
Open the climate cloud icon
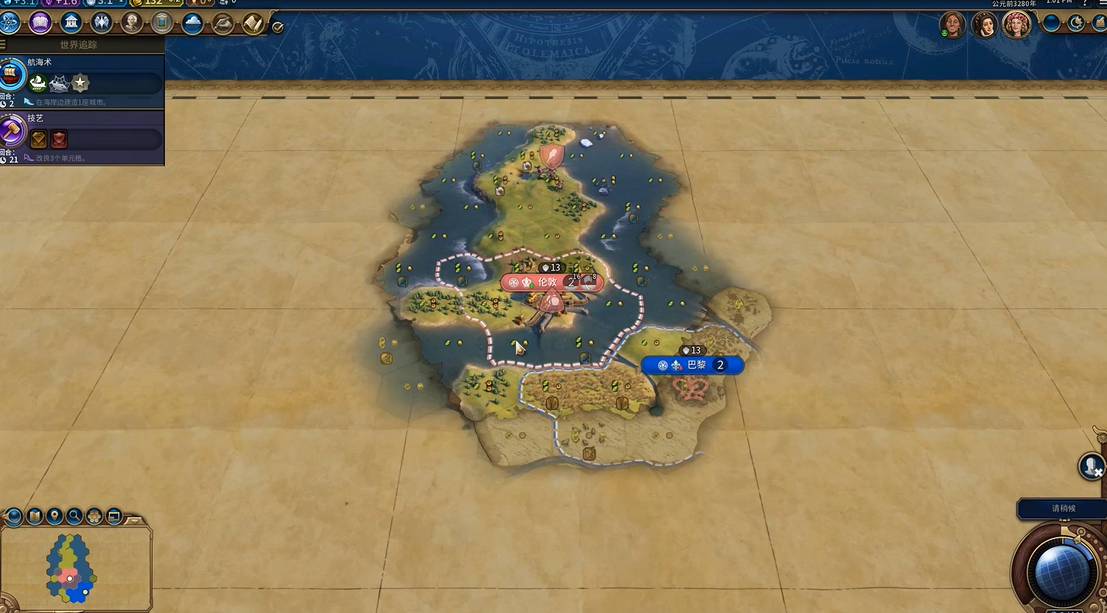[192, 22]
